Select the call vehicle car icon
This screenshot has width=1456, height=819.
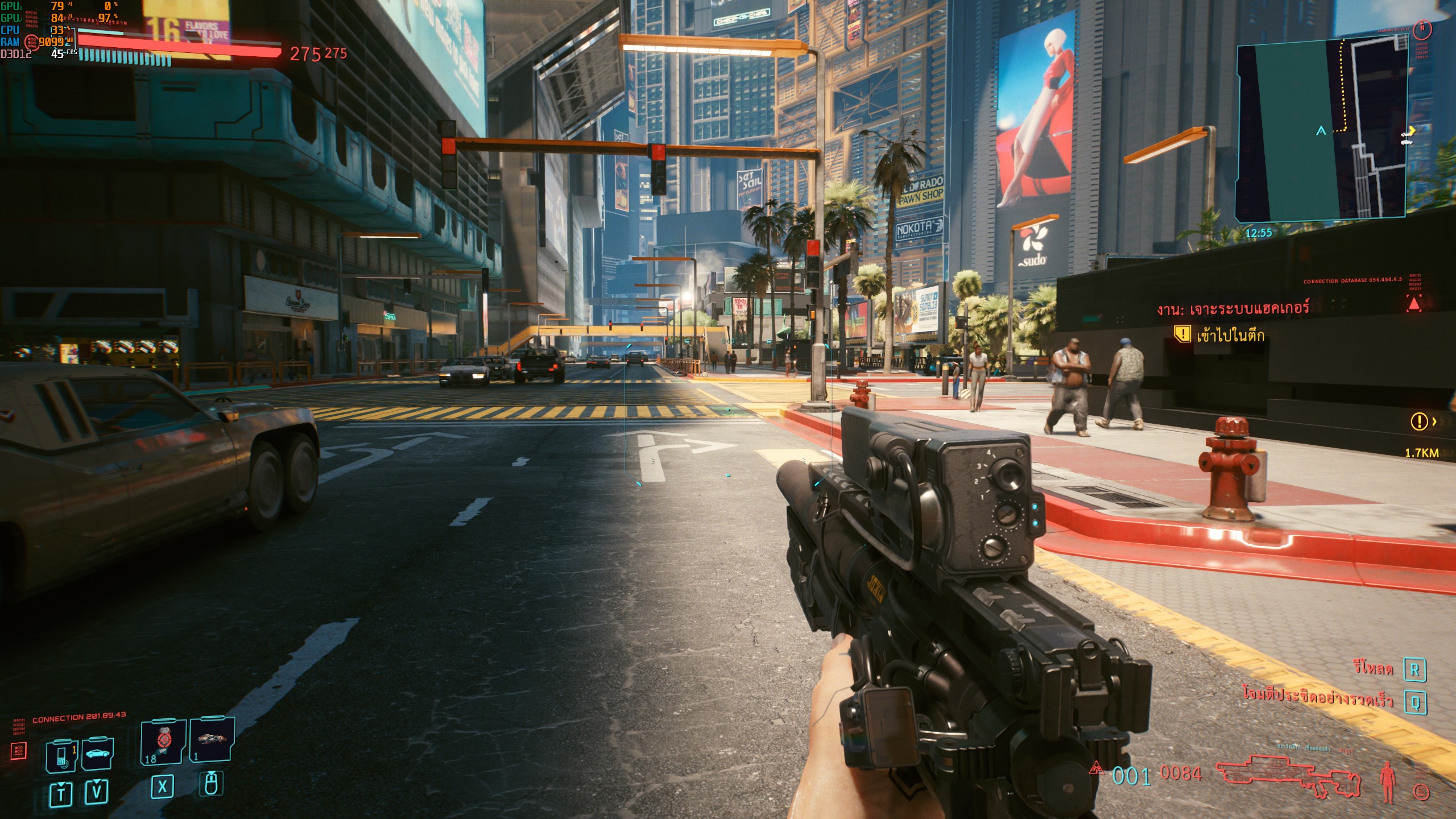pyautogui.click(x=98, y=754)
